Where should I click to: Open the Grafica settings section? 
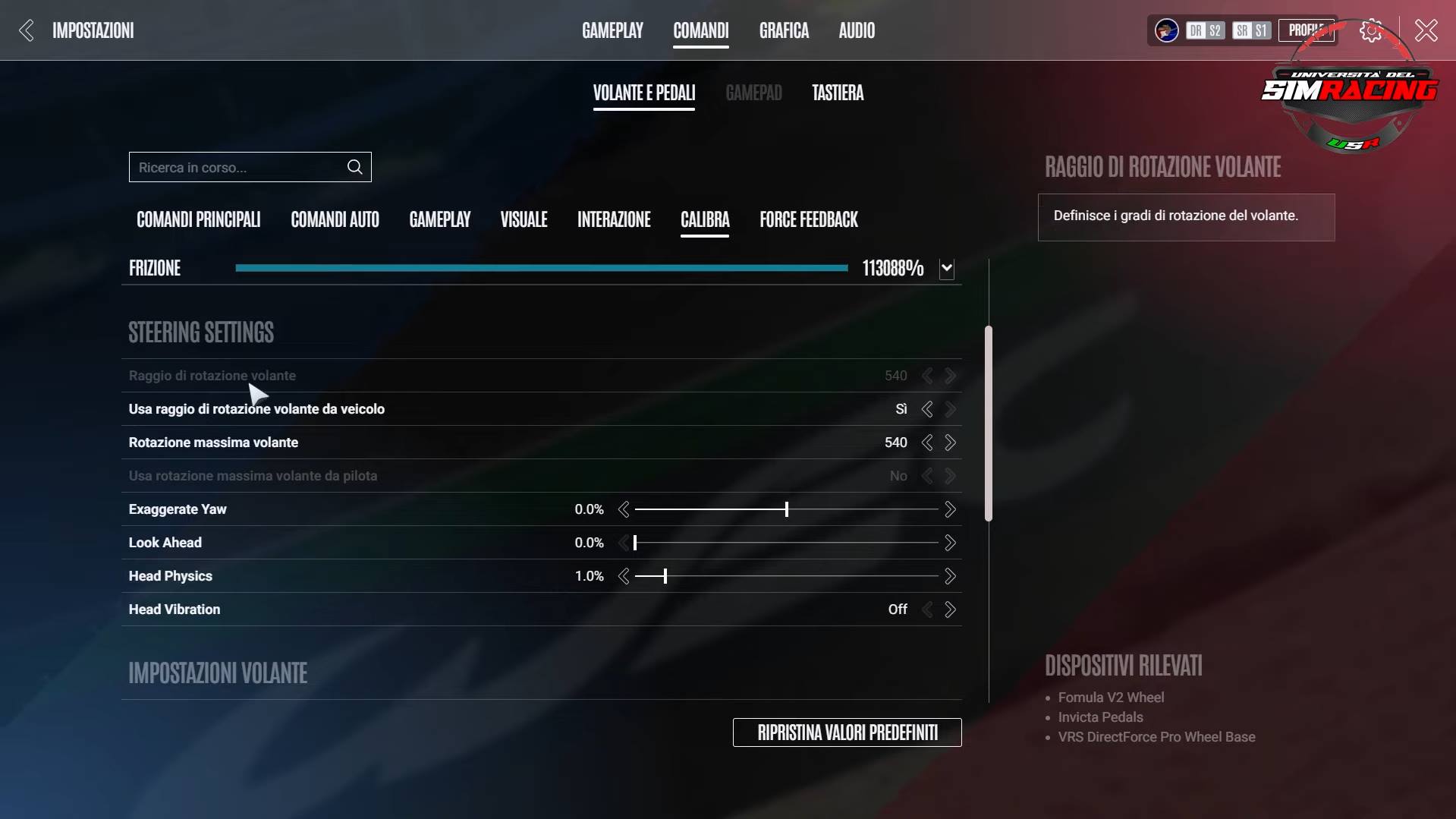[x=783, y=30]
